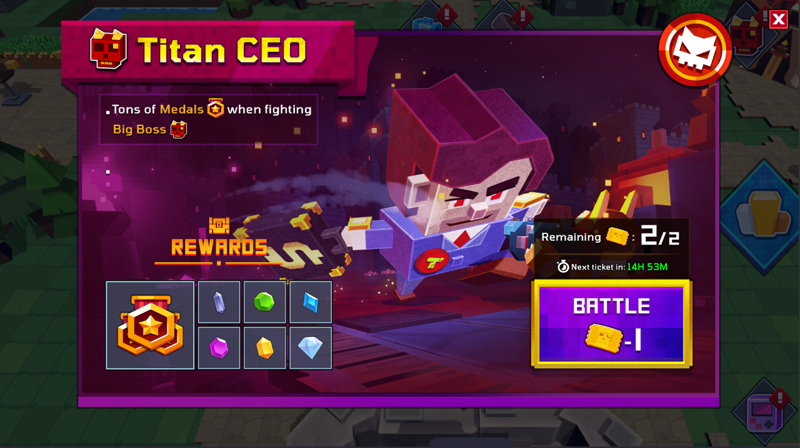This screenshot has height=448, width=800.
Task: Inspect the lavender crystal shard reward
Action: [x=219, y=302]
